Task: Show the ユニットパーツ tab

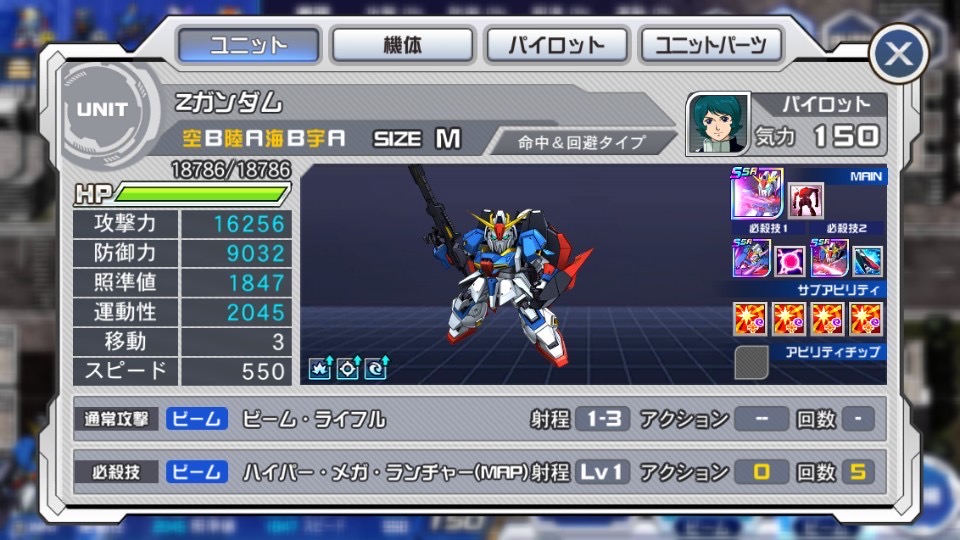Action: (x=711, y=46)
